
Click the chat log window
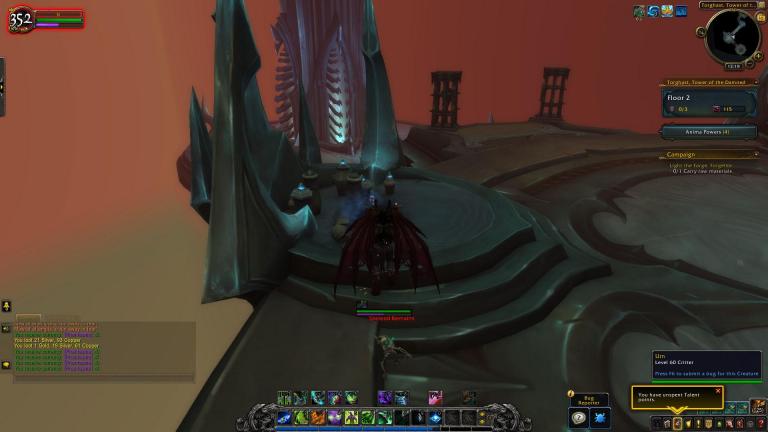(100, 348)
